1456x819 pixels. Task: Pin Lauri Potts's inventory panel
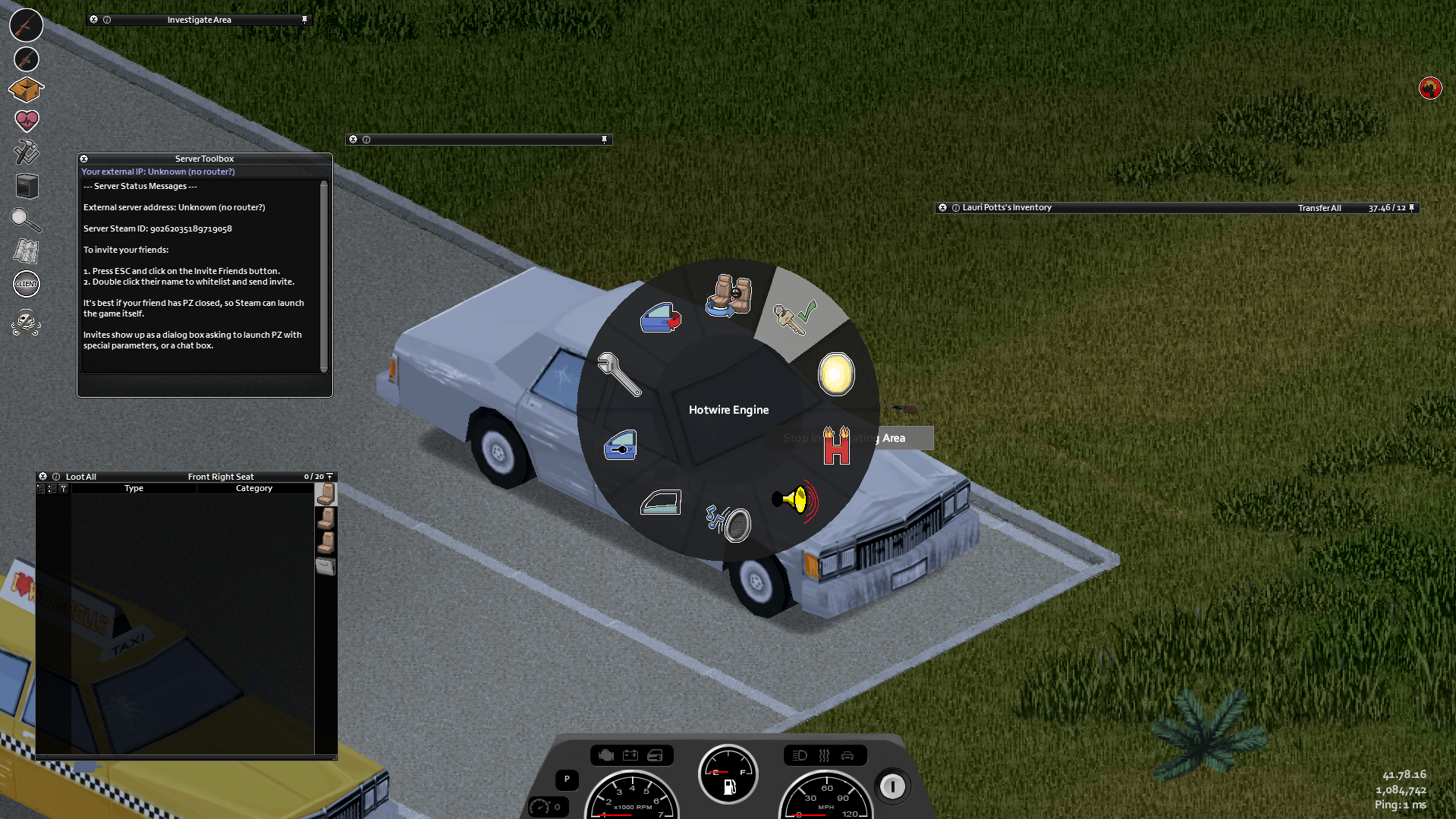click(1411, 207)
